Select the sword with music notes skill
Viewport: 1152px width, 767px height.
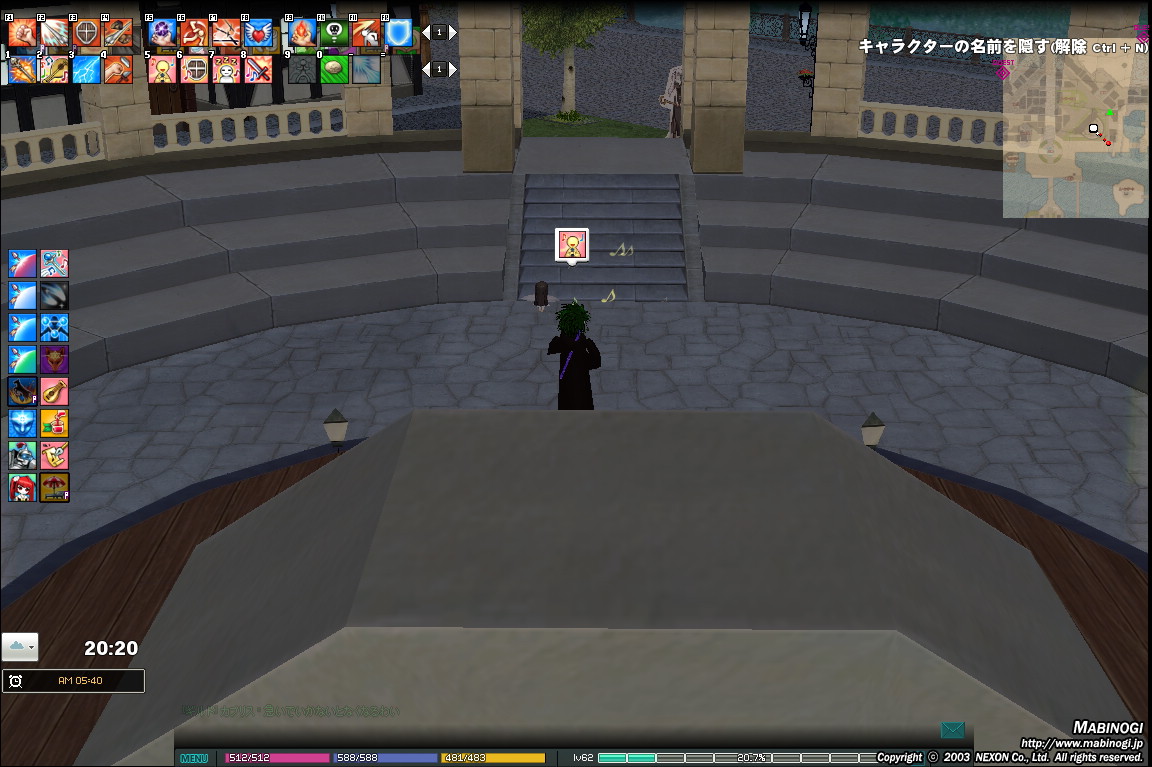point(259,69)
